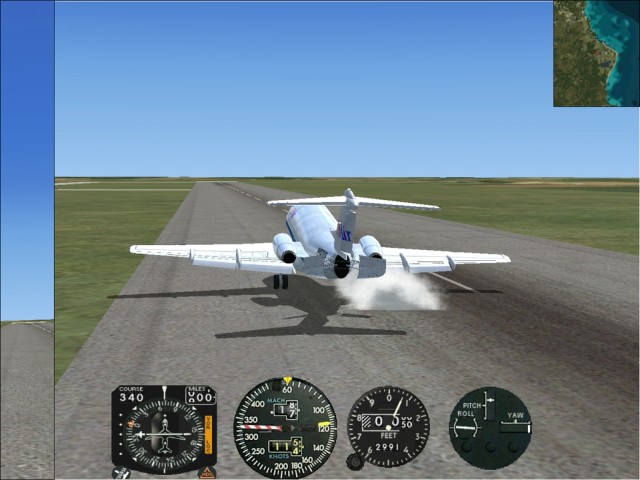Turn the altimeter's pressure setting knob
640x480 pixels.
tap(354, 461)
